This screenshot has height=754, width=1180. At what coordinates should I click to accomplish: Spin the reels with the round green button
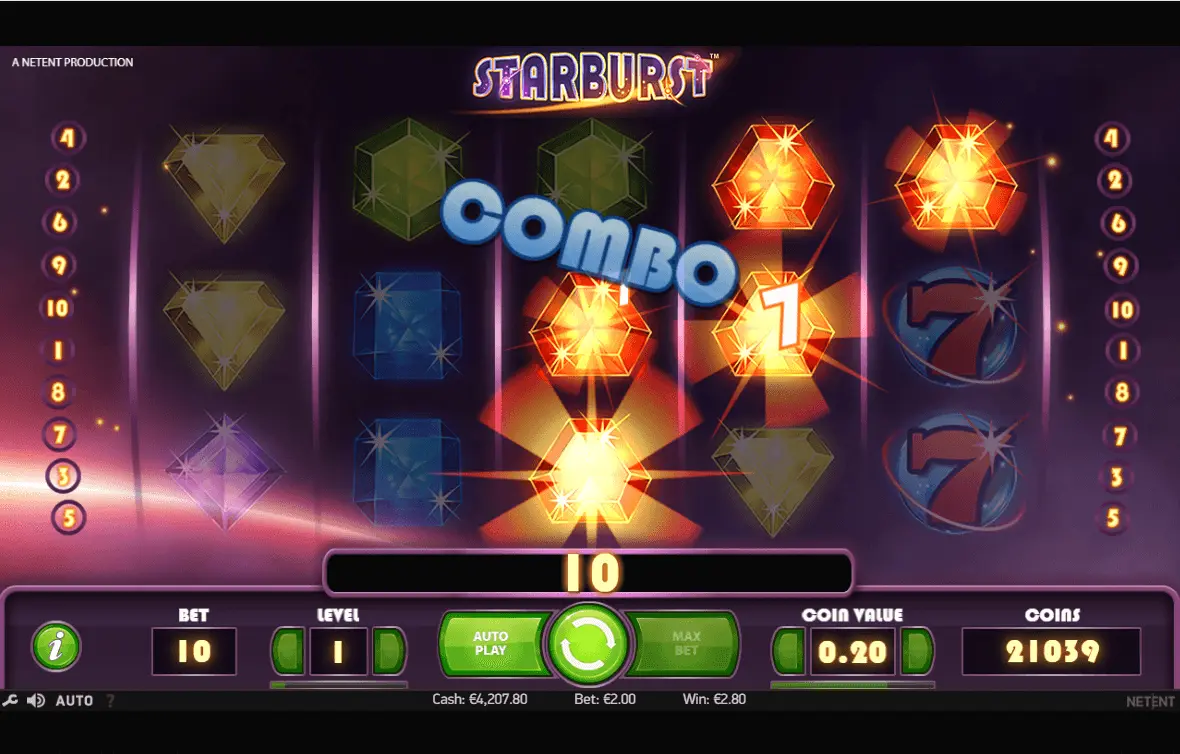click(x=587, y=645)
